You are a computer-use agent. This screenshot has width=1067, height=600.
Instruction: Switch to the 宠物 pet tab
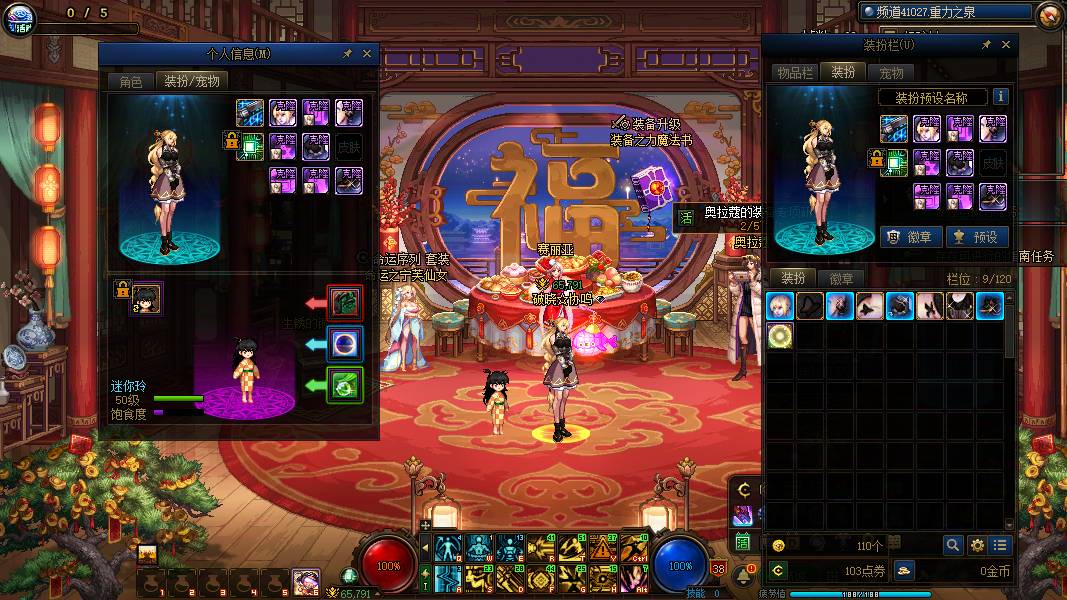point(891,73)
